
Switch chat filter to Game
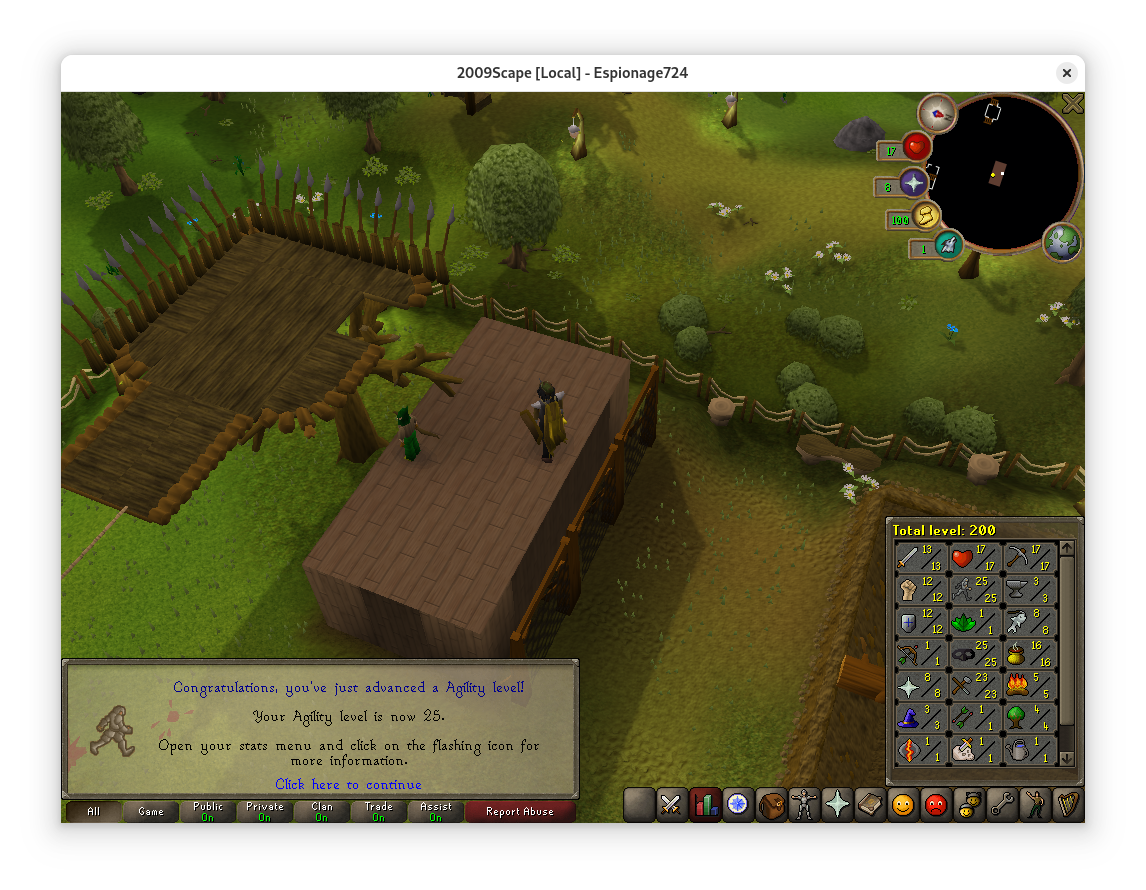point(151,812)
